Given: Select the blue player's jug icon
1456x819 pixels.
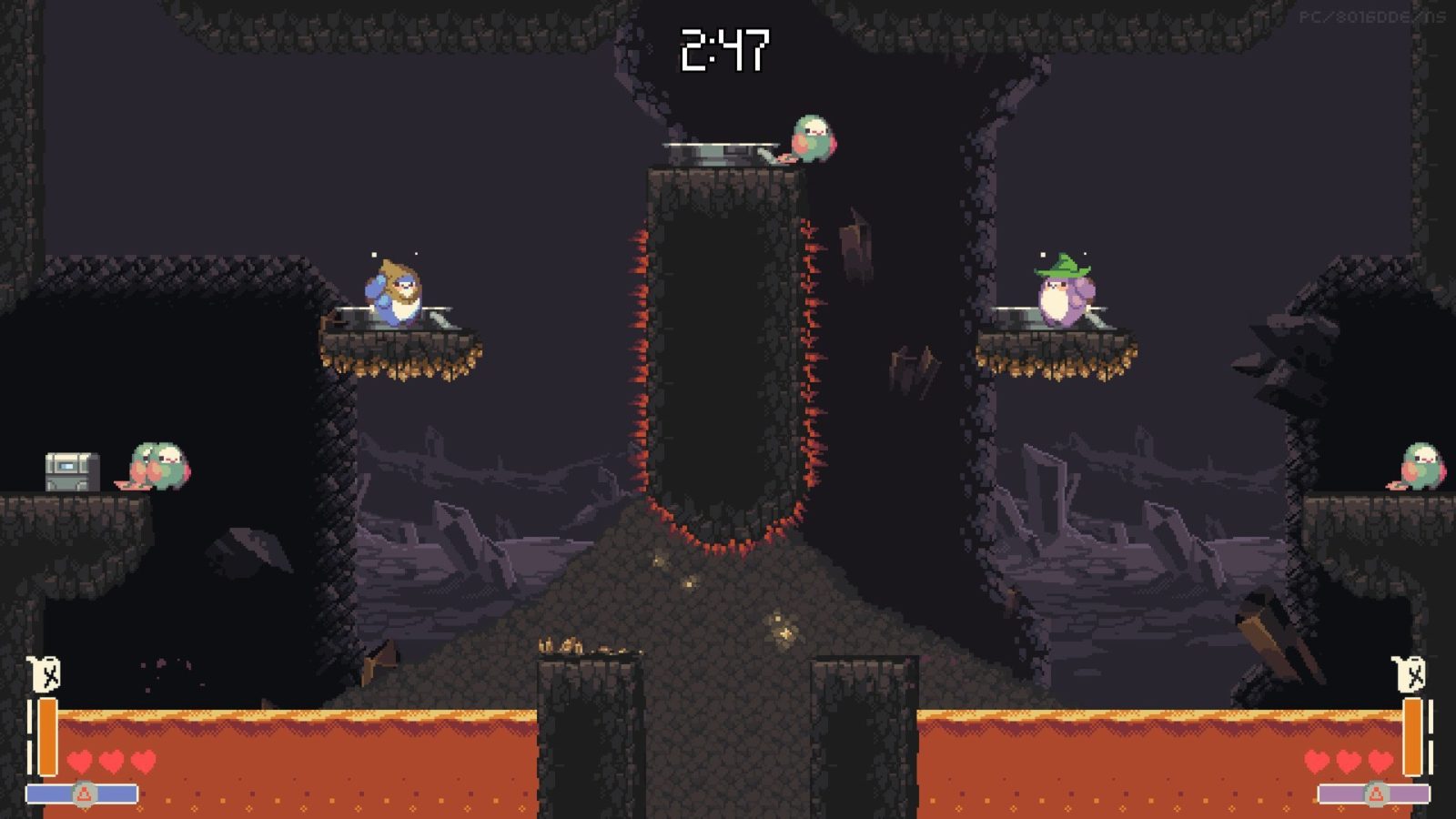Looking at the screenshot, I should [x=45, y=674].
